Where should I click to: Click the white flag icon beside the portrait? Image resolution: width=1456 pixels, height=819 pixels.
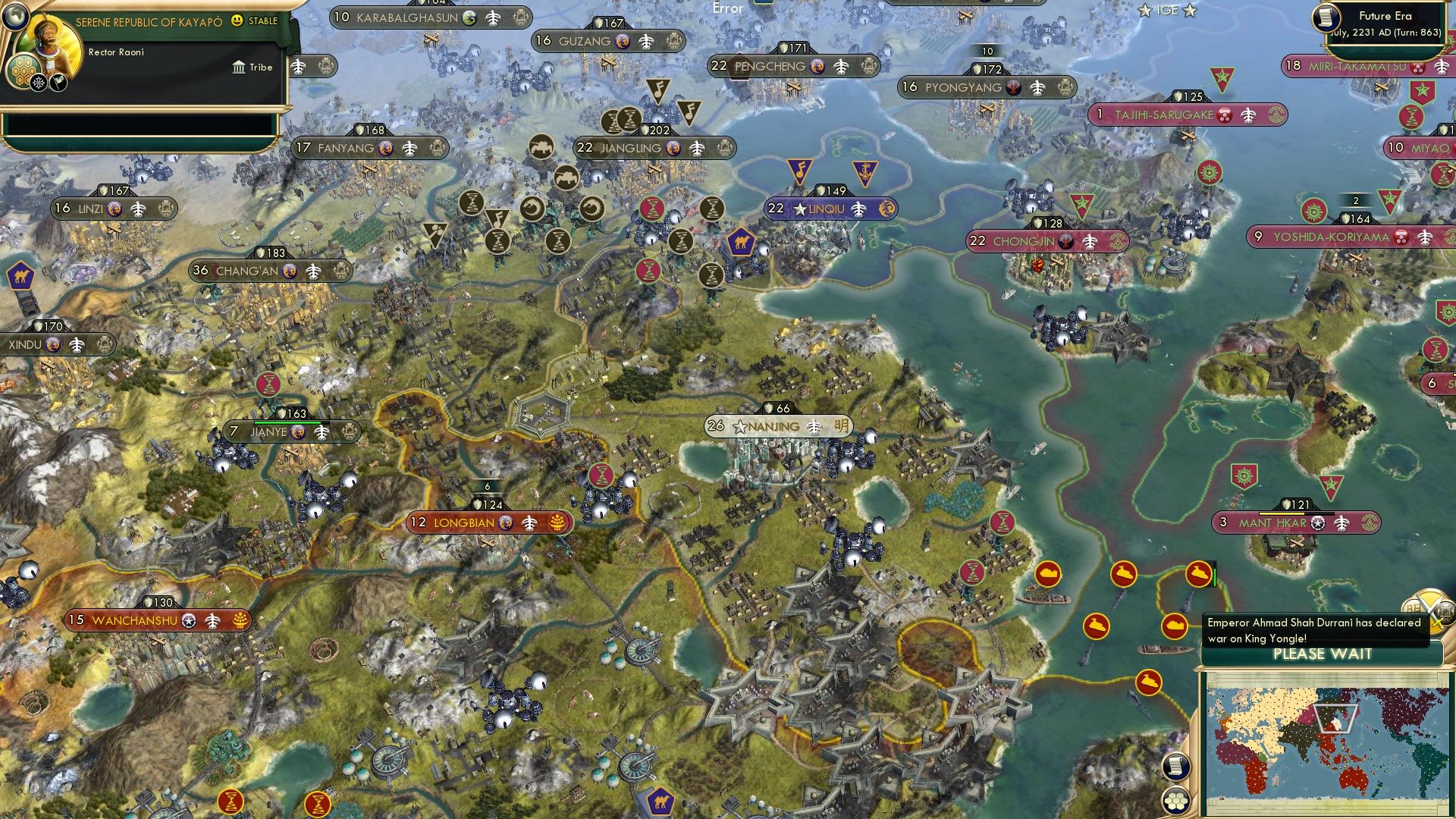(58, 82)
